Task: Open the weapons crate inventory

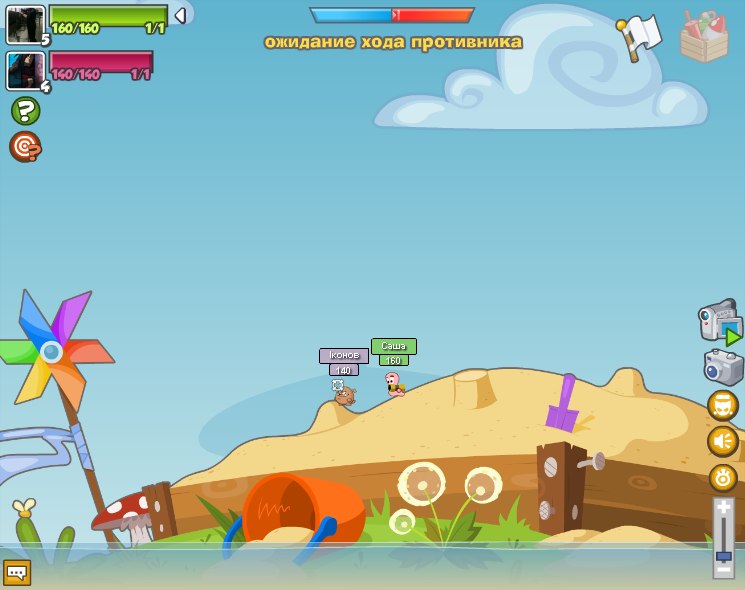Action: [x=704, y=37]
